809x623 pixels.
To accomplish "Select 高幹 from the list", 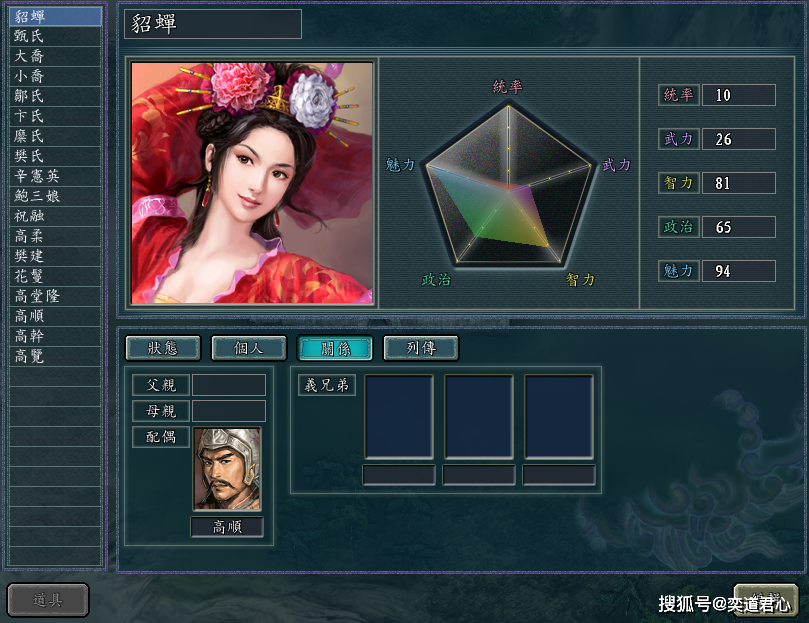I will coord(55,336).
